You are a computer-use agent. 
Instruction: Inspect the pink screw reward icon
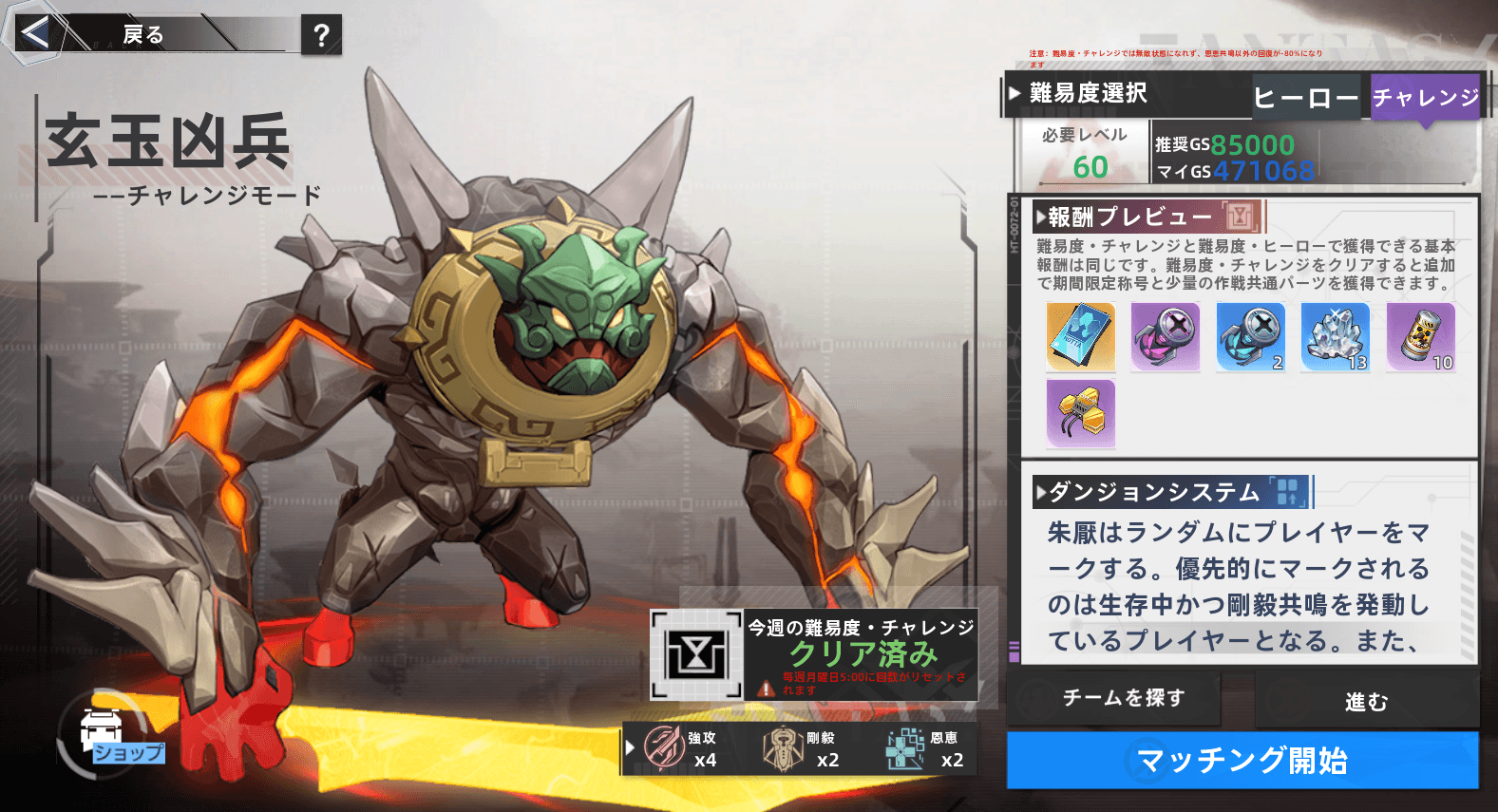coord(1166,337)
